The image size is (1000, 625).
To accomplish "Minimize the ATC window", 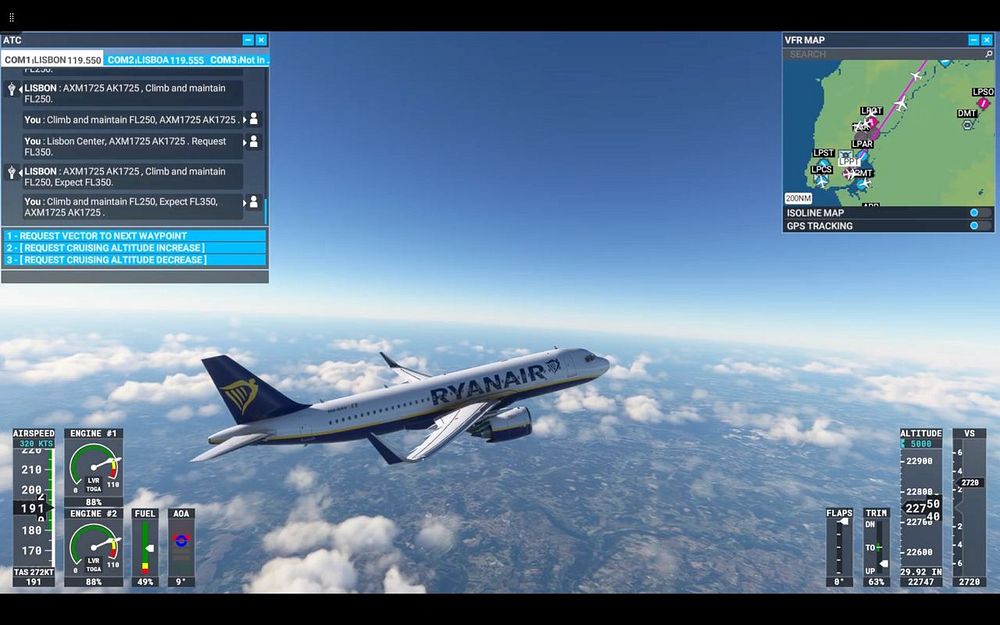I will coord(248,40).
